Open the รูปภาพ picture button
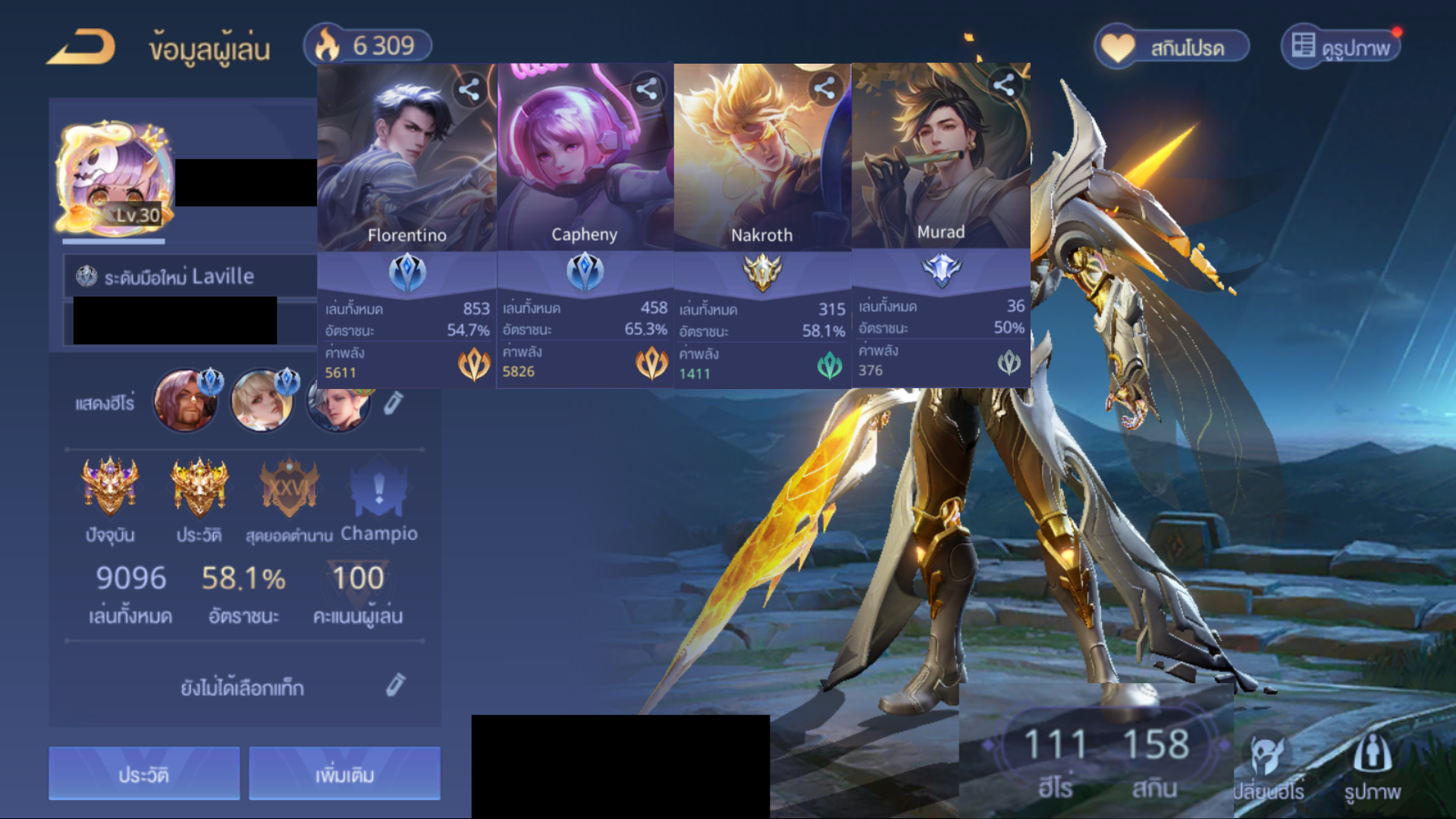This screenshot has height=819, width=1456. click(1372, 767)
